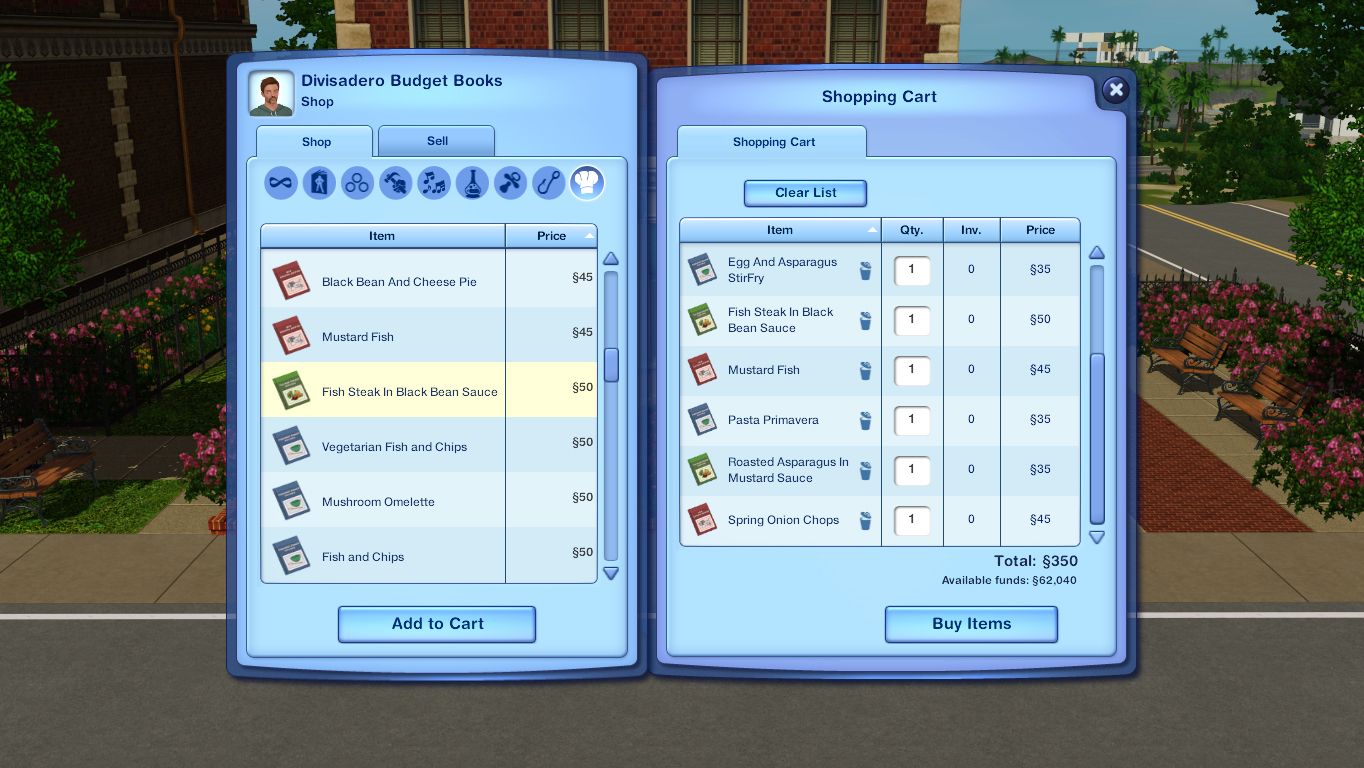Open the hammer skill book category
Viewport: 1364px width, 768px height.
(395, 183)
